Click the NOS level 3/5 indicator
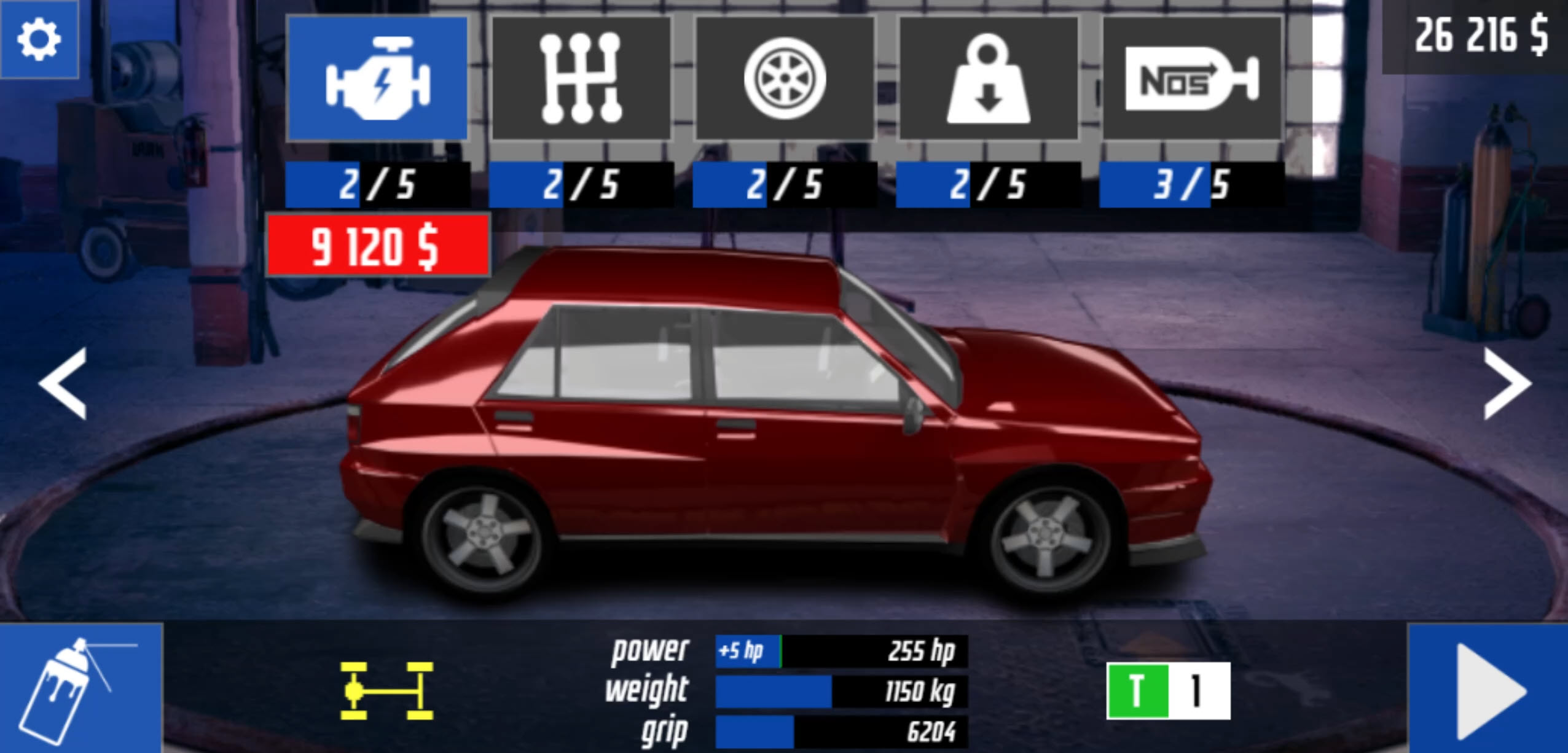This screenshot has height=753, width=1568. click(x=1192, y=184)
